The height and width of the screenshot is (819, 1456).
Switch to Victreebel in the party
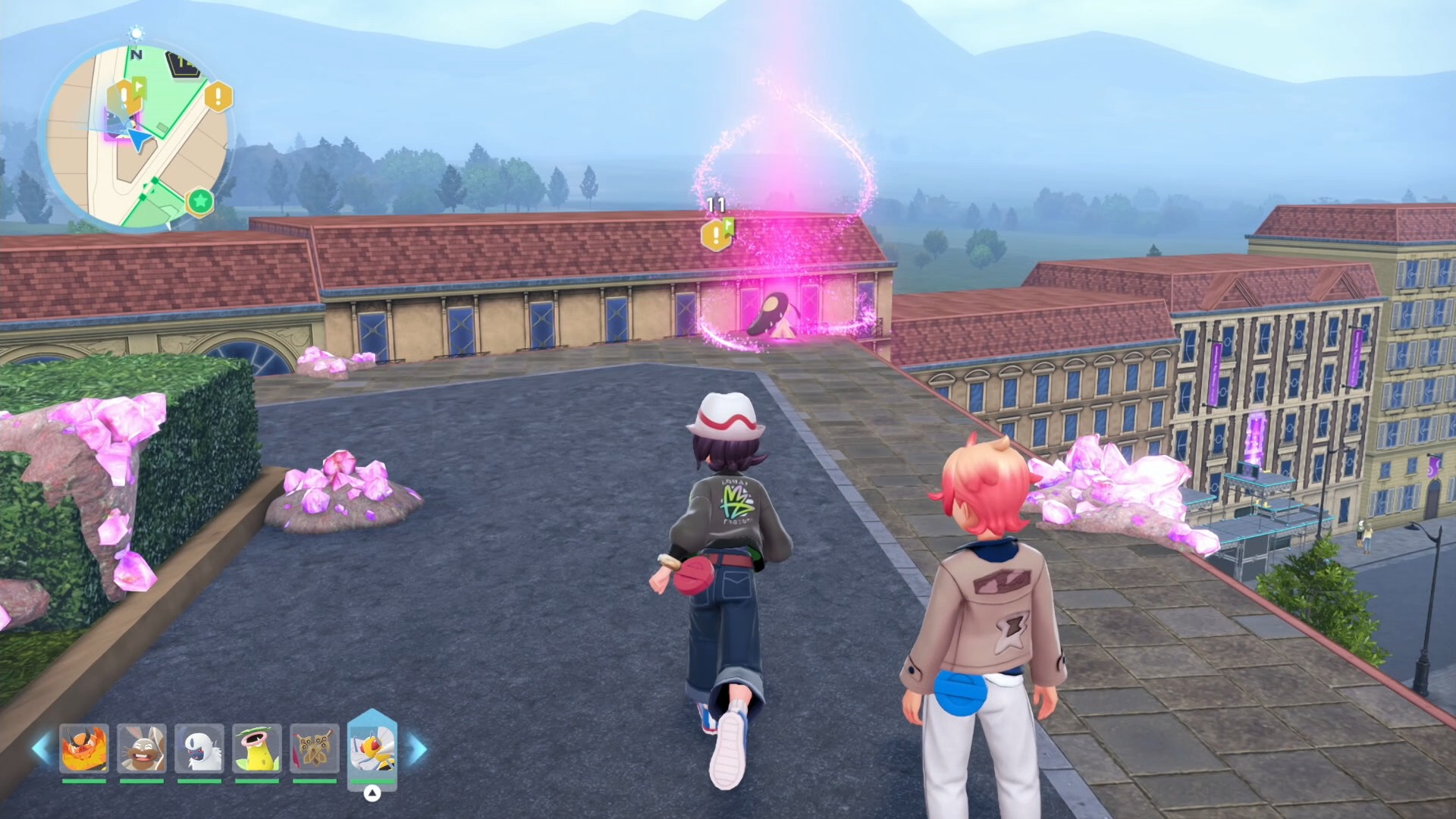257,748
